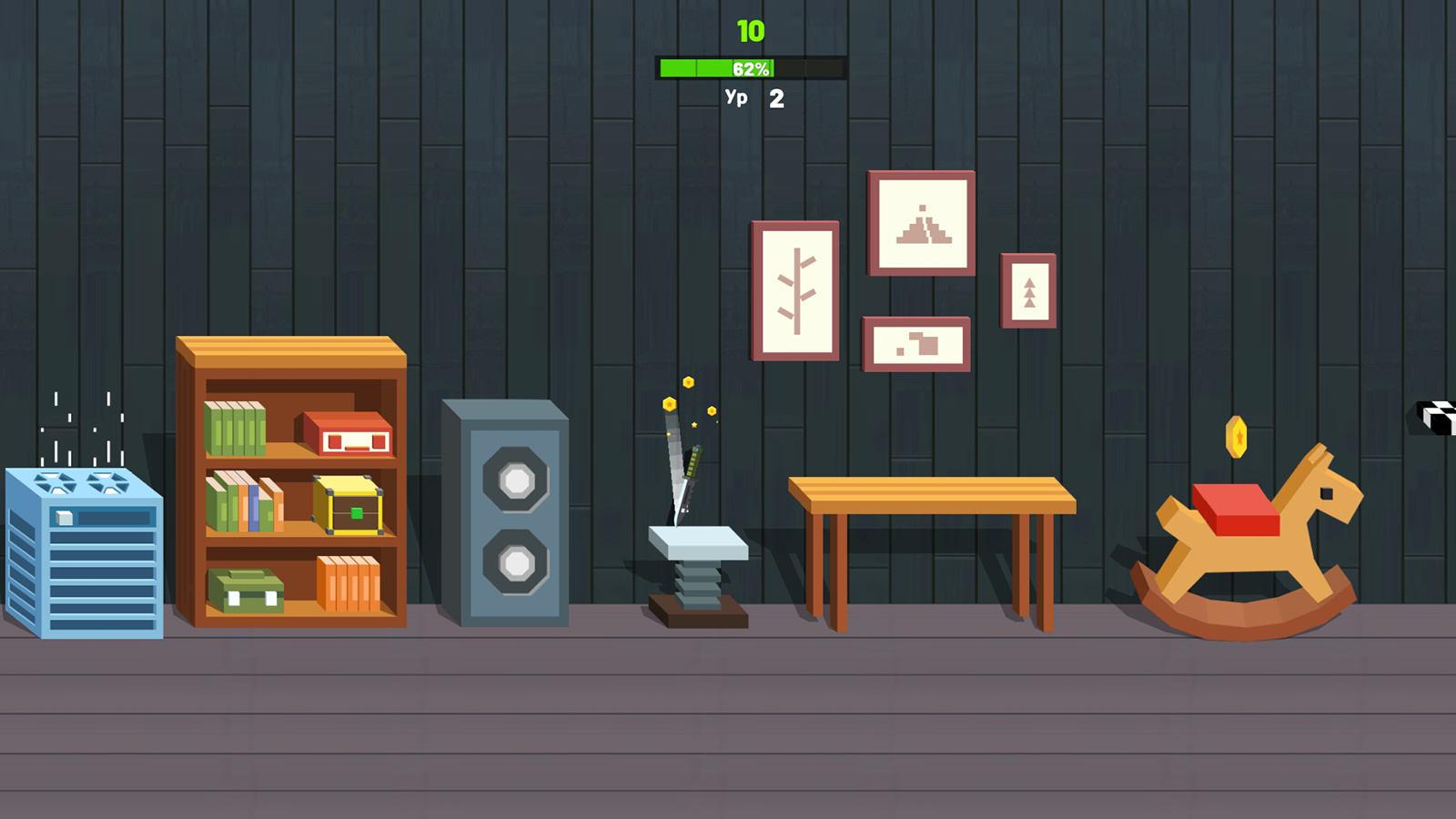This screenshot has width=1456, height=819.
Task: Tap the green box on the bottom shelf
Action: (x=244, y=590)
